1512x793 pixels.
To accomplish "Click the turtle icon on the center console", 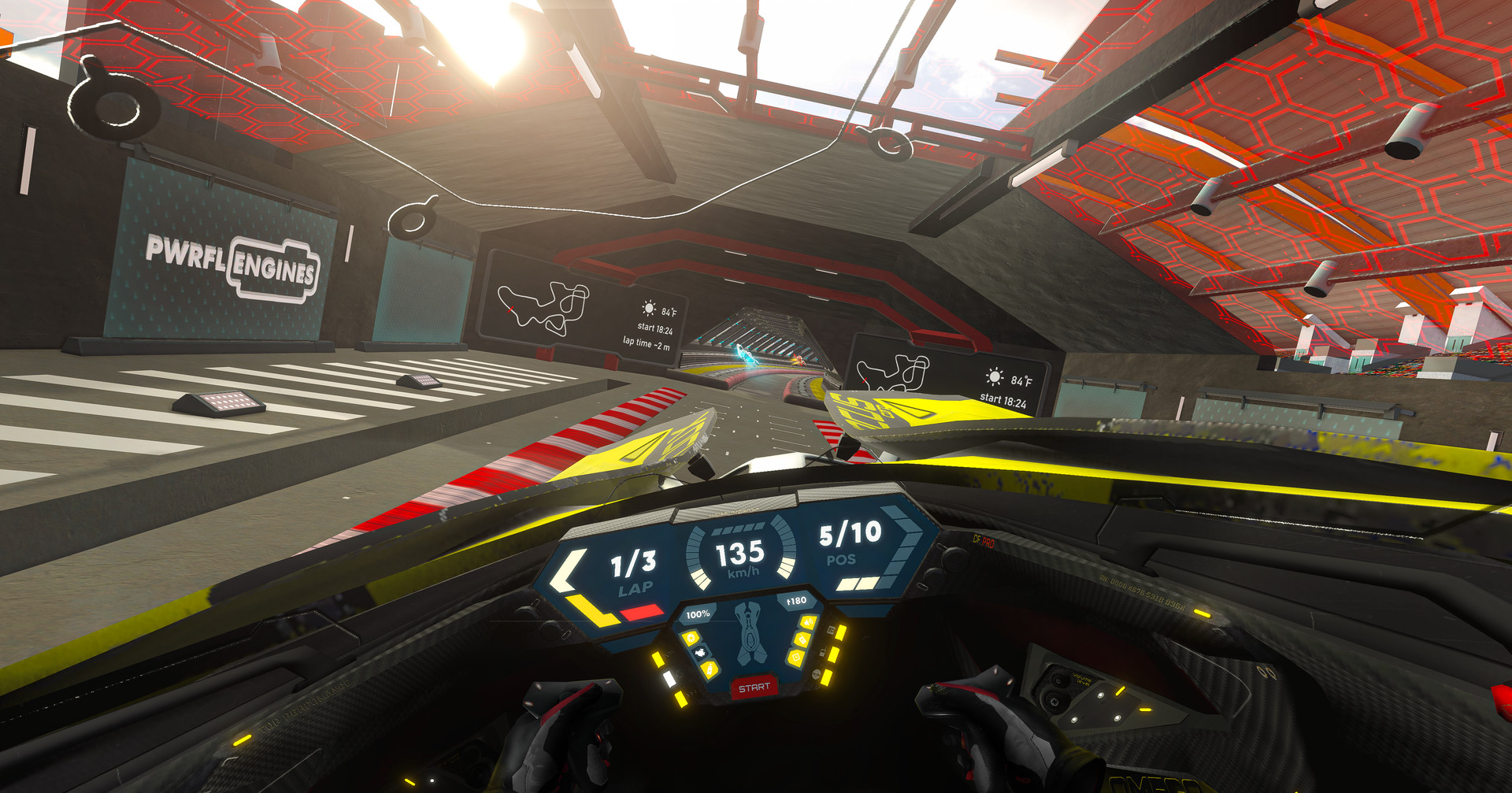I will [700, 652].
